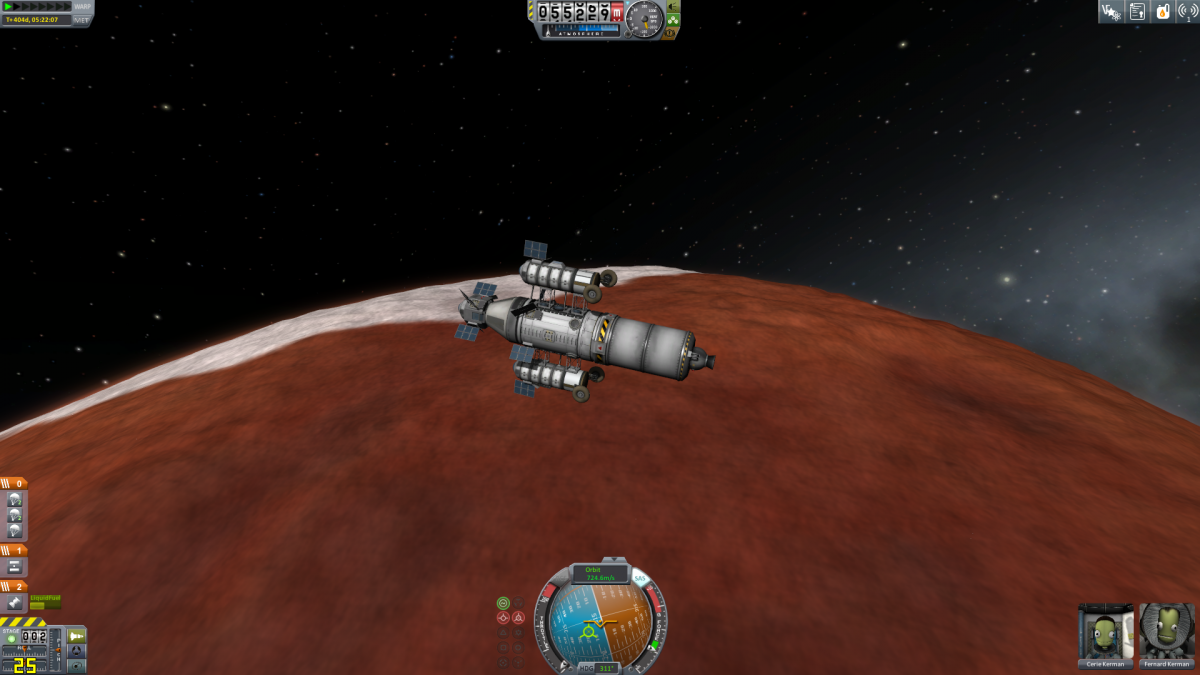Toggle the SAS indicator on the navball

(640, 579)
